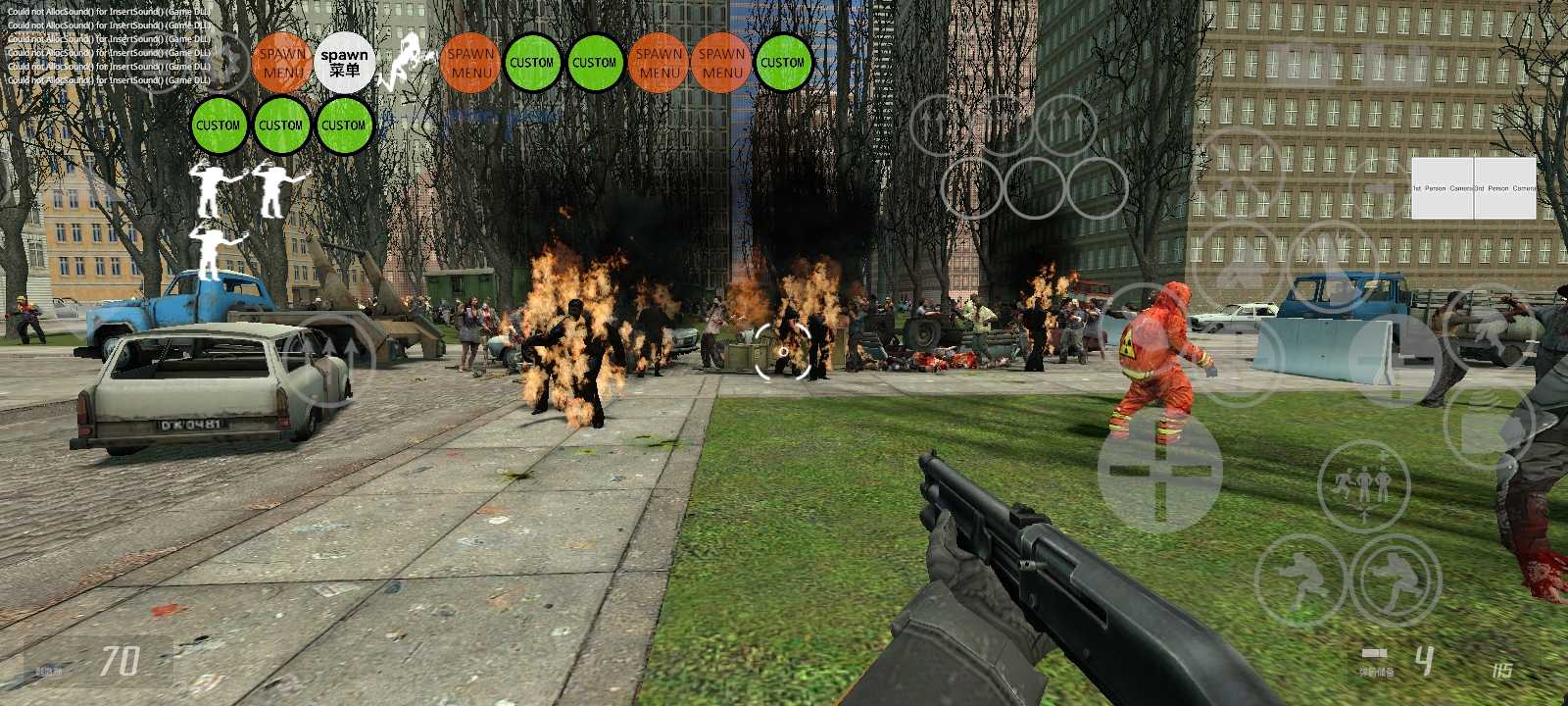Tap the triple up-arrow circle button
The image size is (1568, 706).
pyautogui.click(x=1066, y=125)
